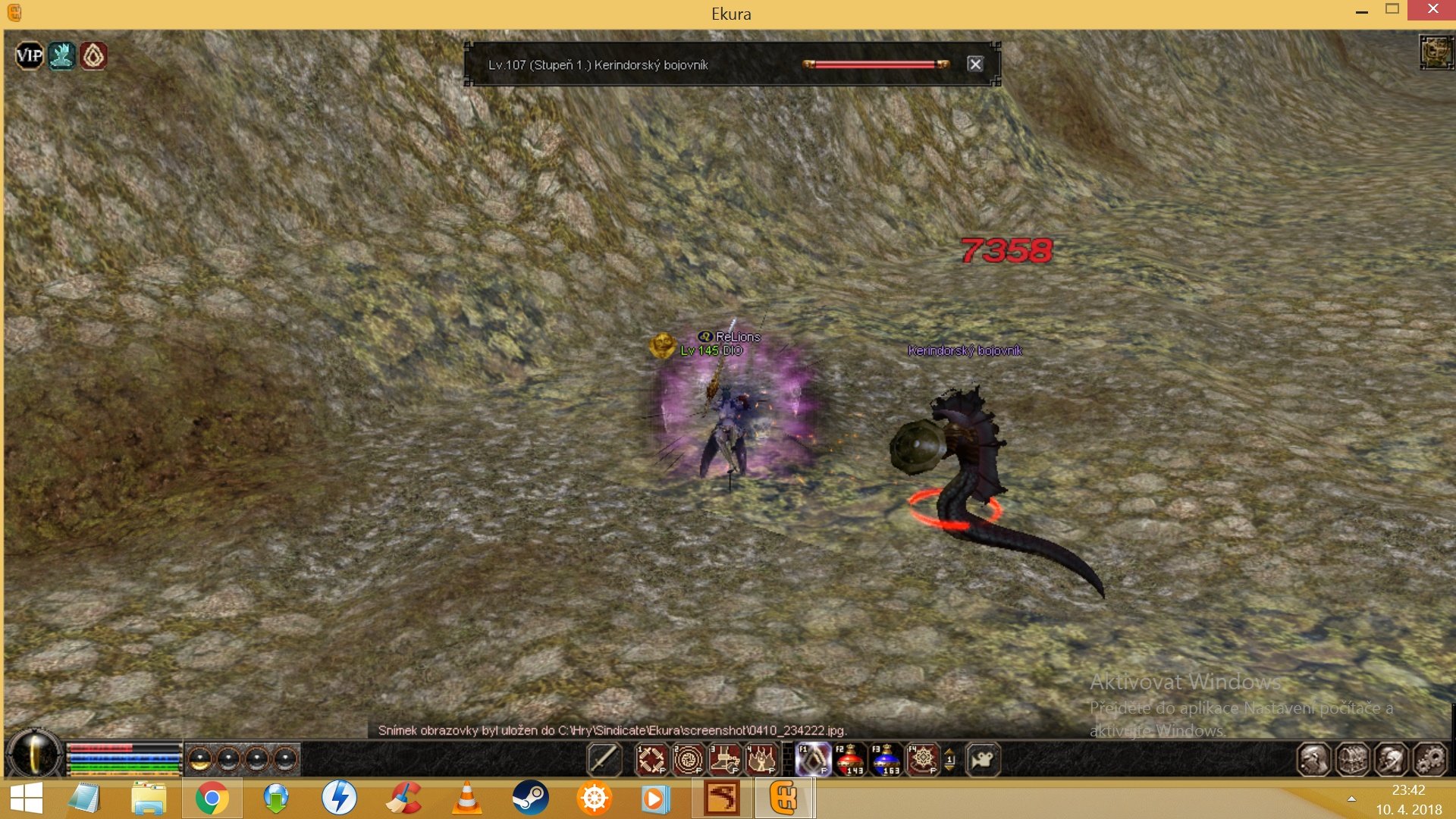Drink the blue mana potion on F3
1456x819 pixels.
tap(886, 759)
